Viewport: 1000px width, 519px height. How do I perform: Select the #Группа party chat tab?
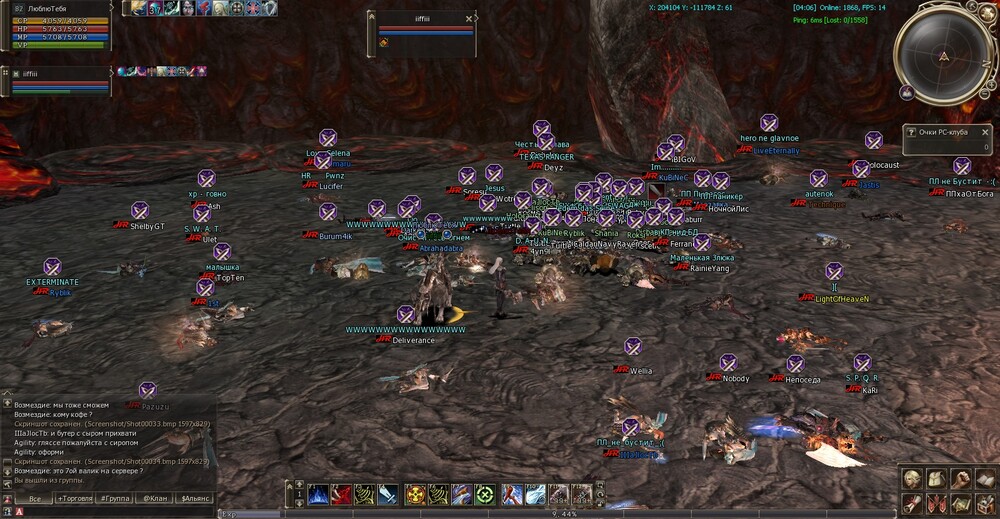(x=117, y=498)
